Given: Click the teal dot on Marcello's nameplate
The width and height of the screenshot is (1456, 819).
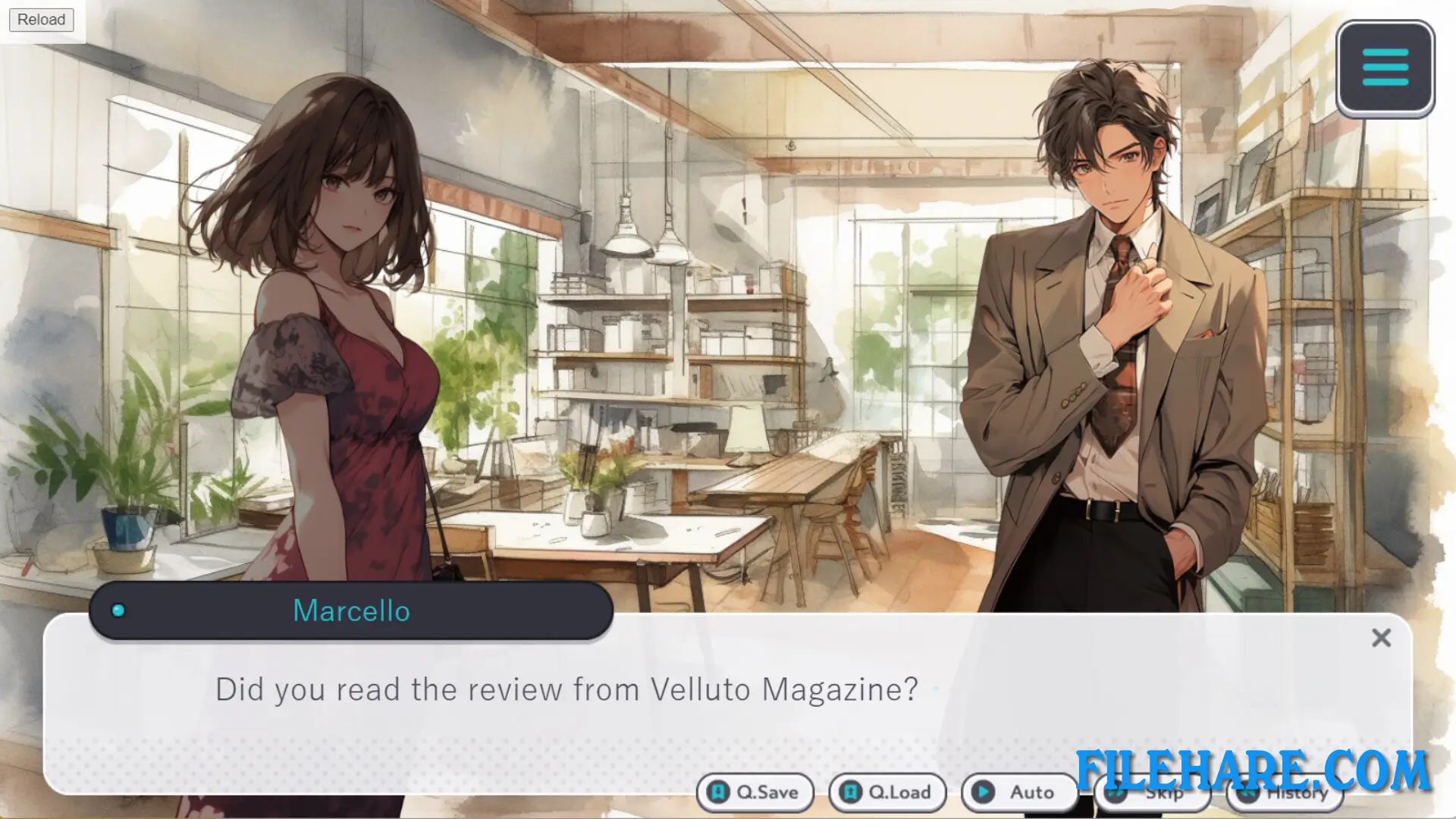Looking at the screenshot, I should tap(118, 611).
